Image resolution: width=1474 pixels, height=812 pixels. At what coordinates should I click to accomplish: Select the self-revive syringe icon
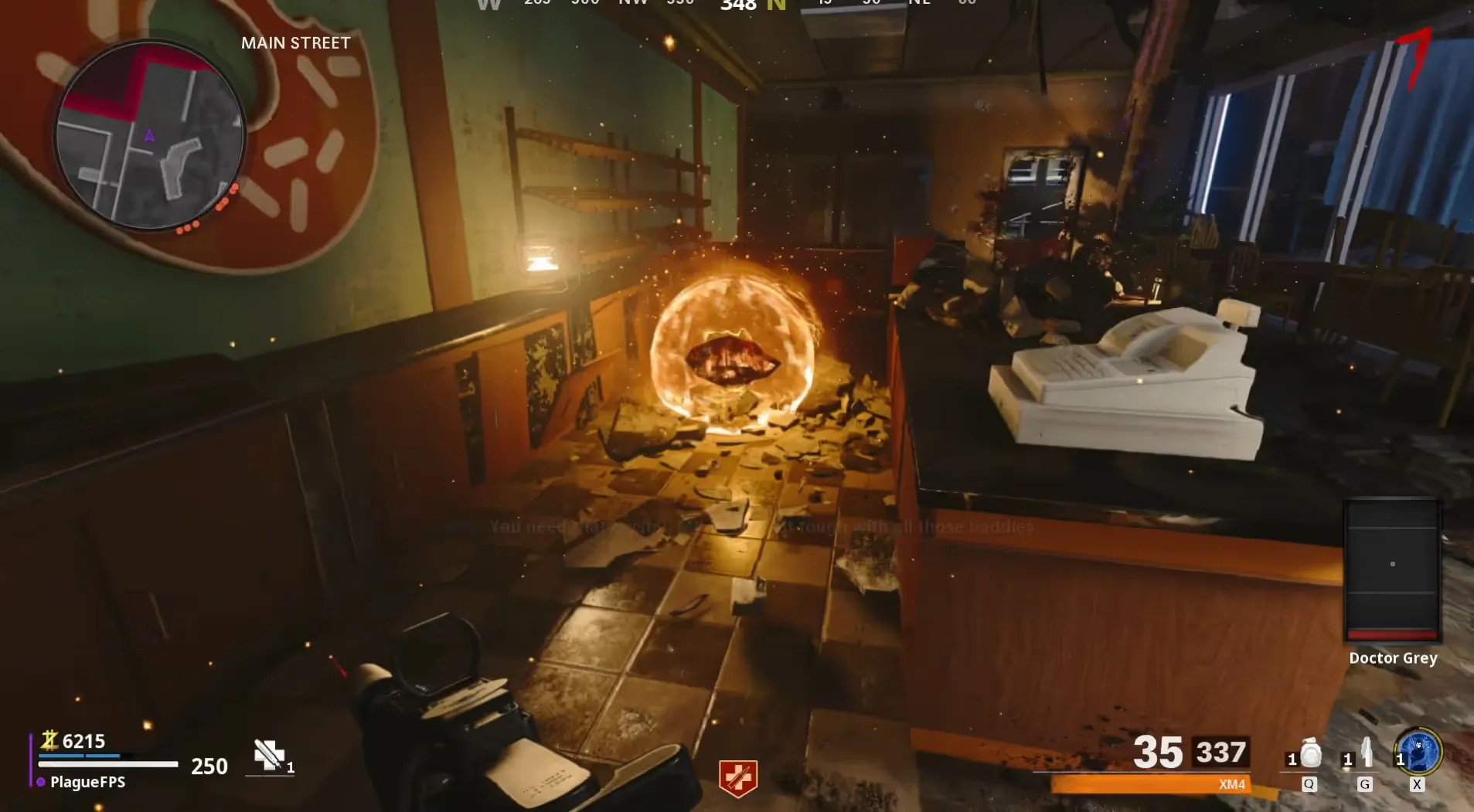269,755
